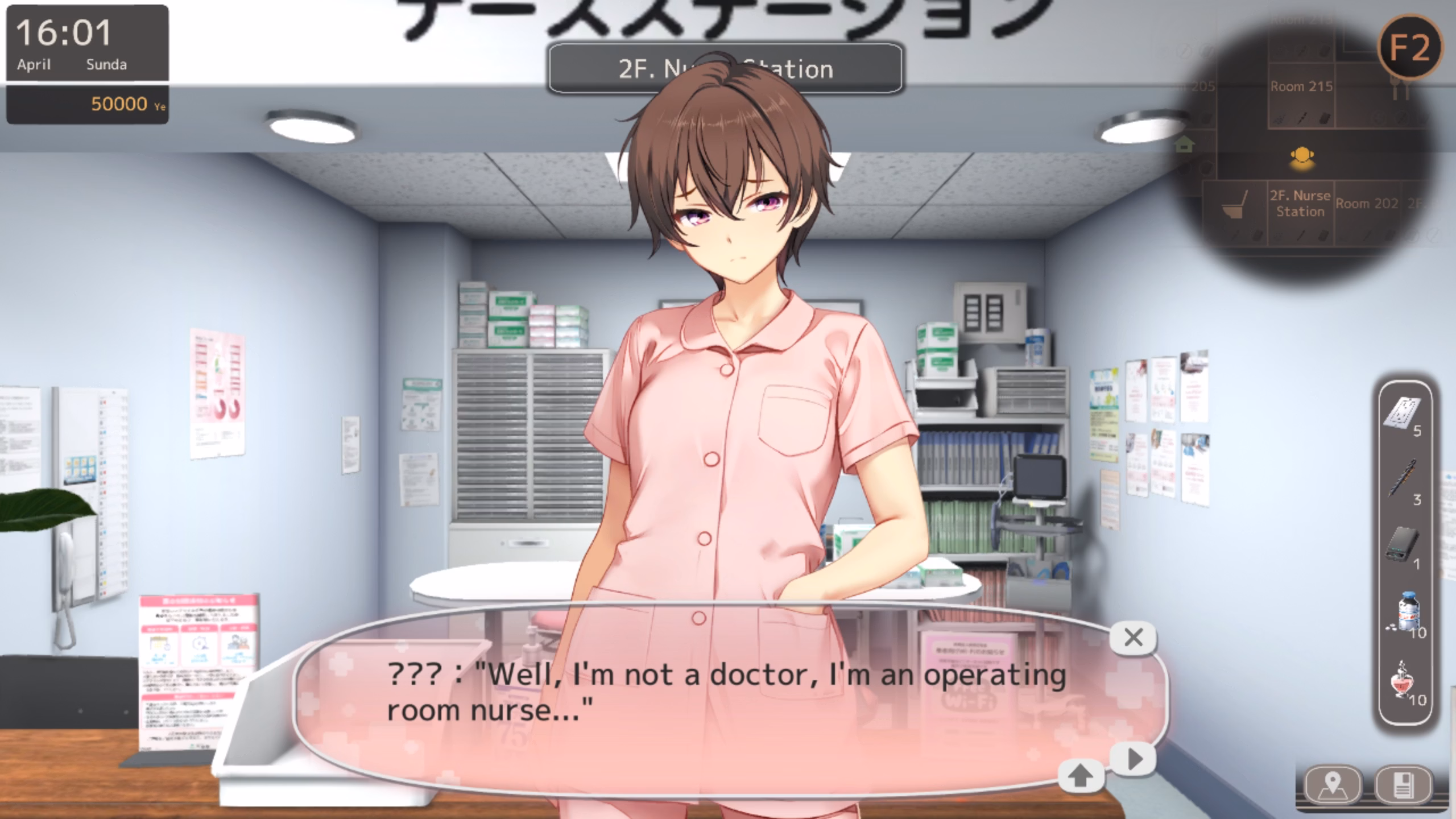This screenshot has width=1456, height=819.
Task: Select the pink potion flask item
Action: 1404,680
